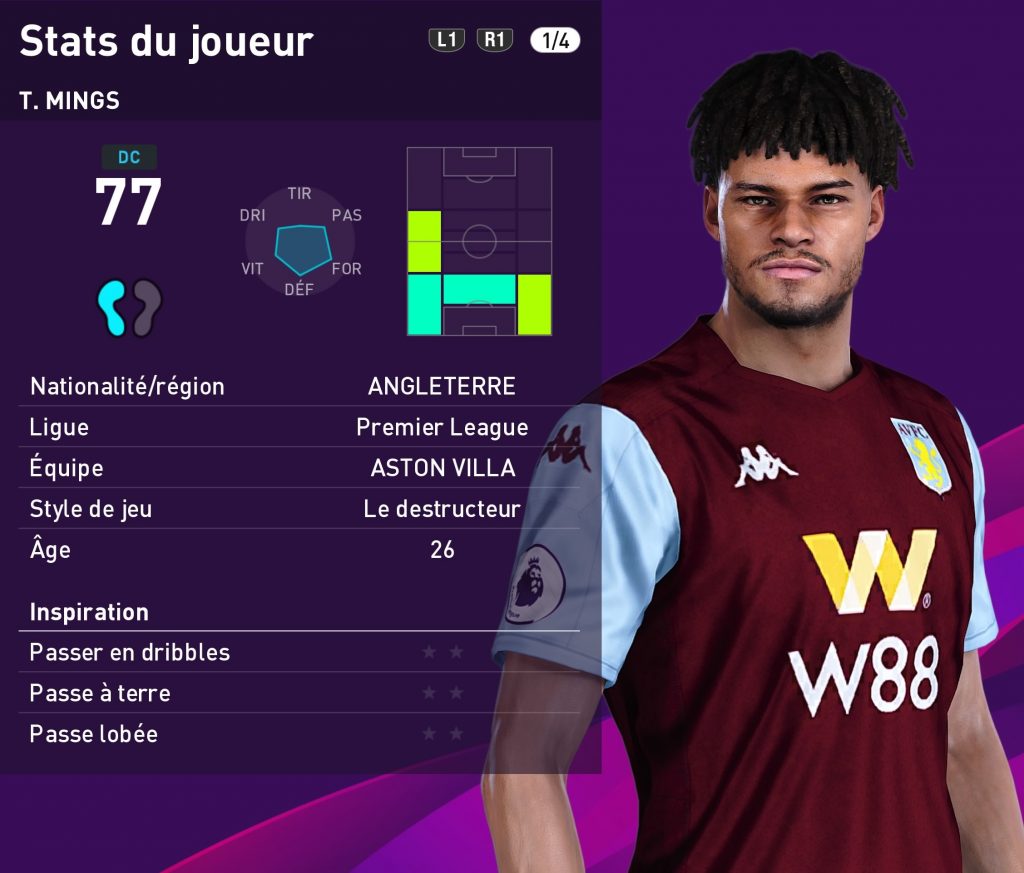This screenshot has width=1024, height=873.
Task: Click the Équipe Aston Villa row
Action: coord(299,468)
